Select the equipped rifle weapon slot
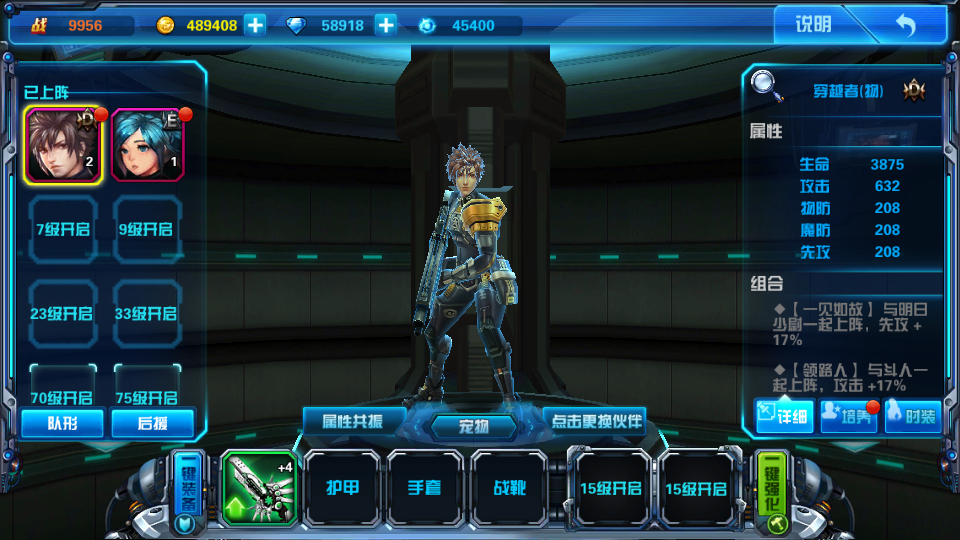 (x=258, y=487)
